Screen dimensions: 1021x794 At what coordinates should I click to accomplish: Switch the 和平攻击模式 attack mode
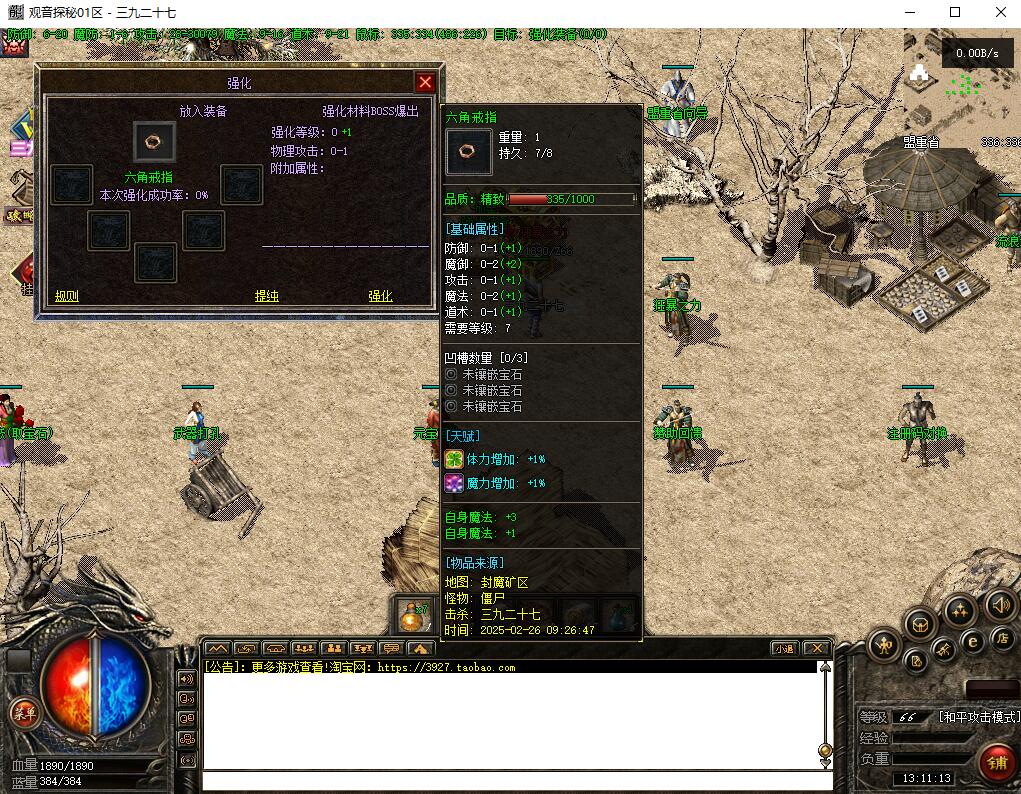click(978, 717)
